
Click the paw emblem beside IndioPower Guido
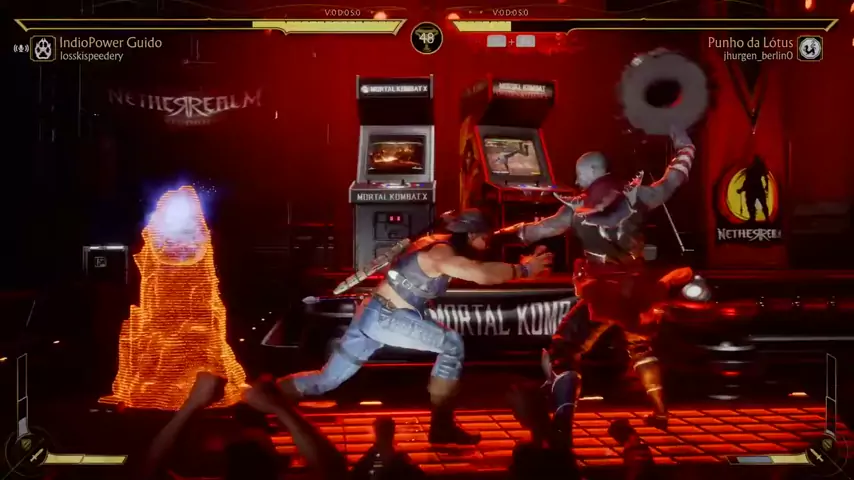[43, 48]
